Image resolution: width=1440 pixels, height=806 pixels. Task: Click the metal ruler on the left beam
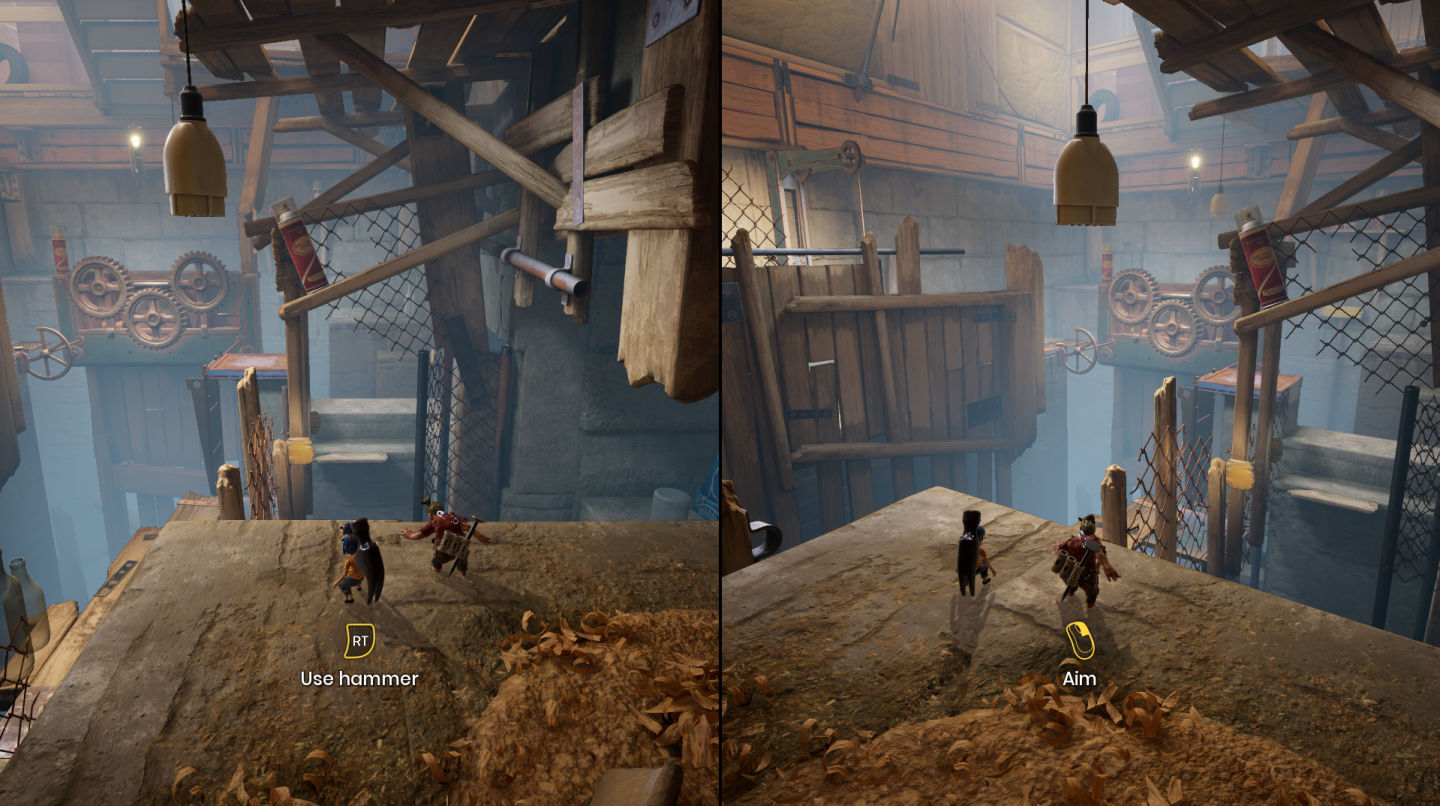[580, 155]
